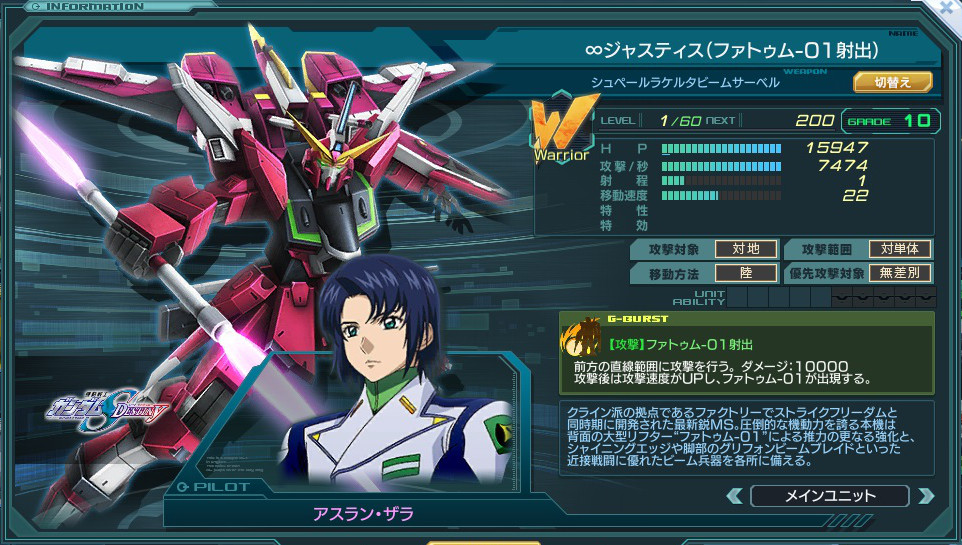Go to the previous unit with the left arrow
The image size is (962, 545).
[735, 495]
